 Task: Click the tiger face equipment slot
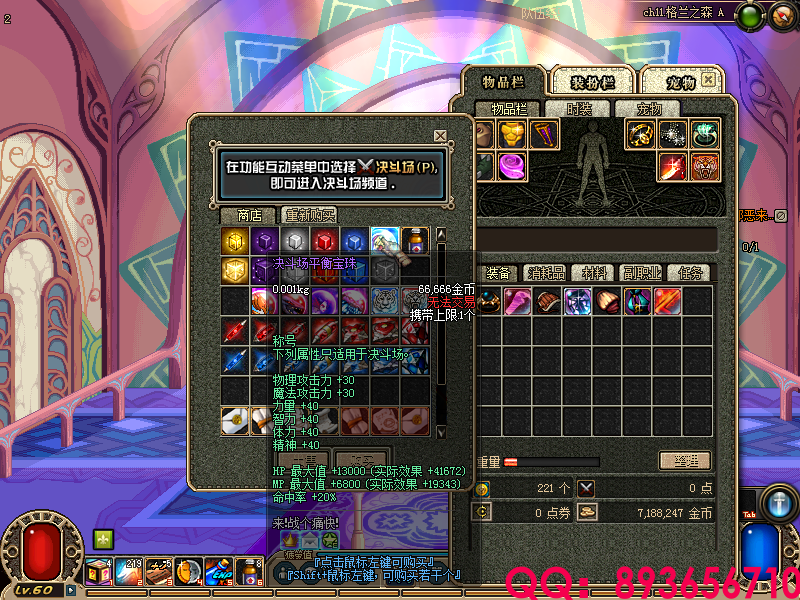coord(706,167)
